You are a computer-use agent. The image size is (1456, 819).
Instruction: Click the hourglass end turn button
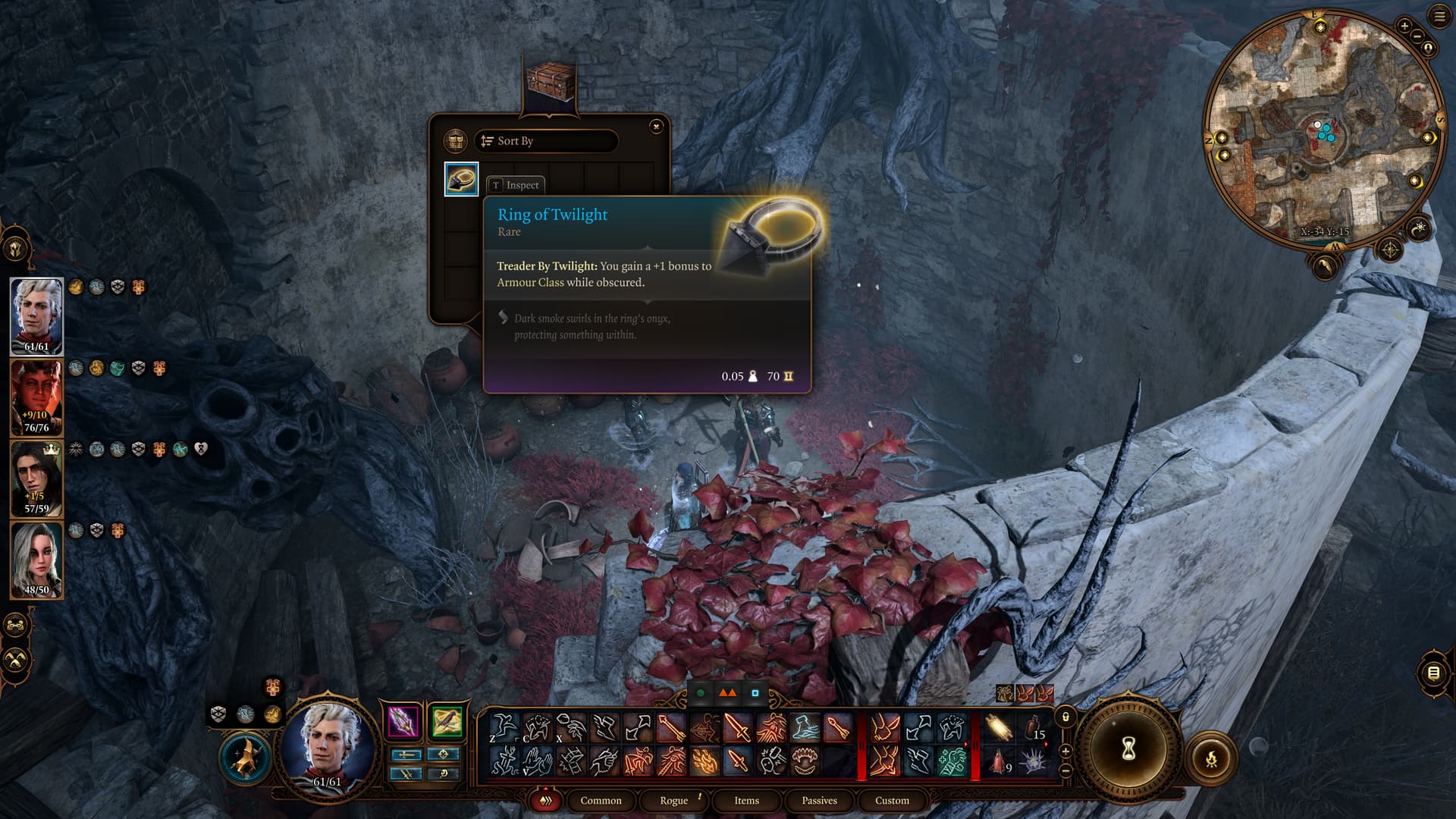click(1128, 749)
